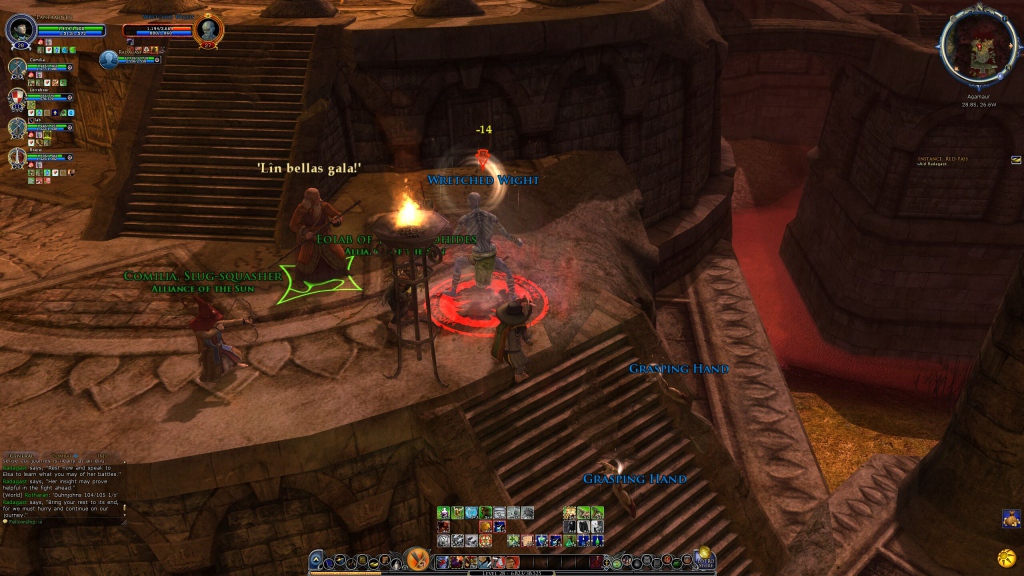The image size is (1024, 576).
Task: Activate the large orange auto-attack button
Action: (418, 559)
